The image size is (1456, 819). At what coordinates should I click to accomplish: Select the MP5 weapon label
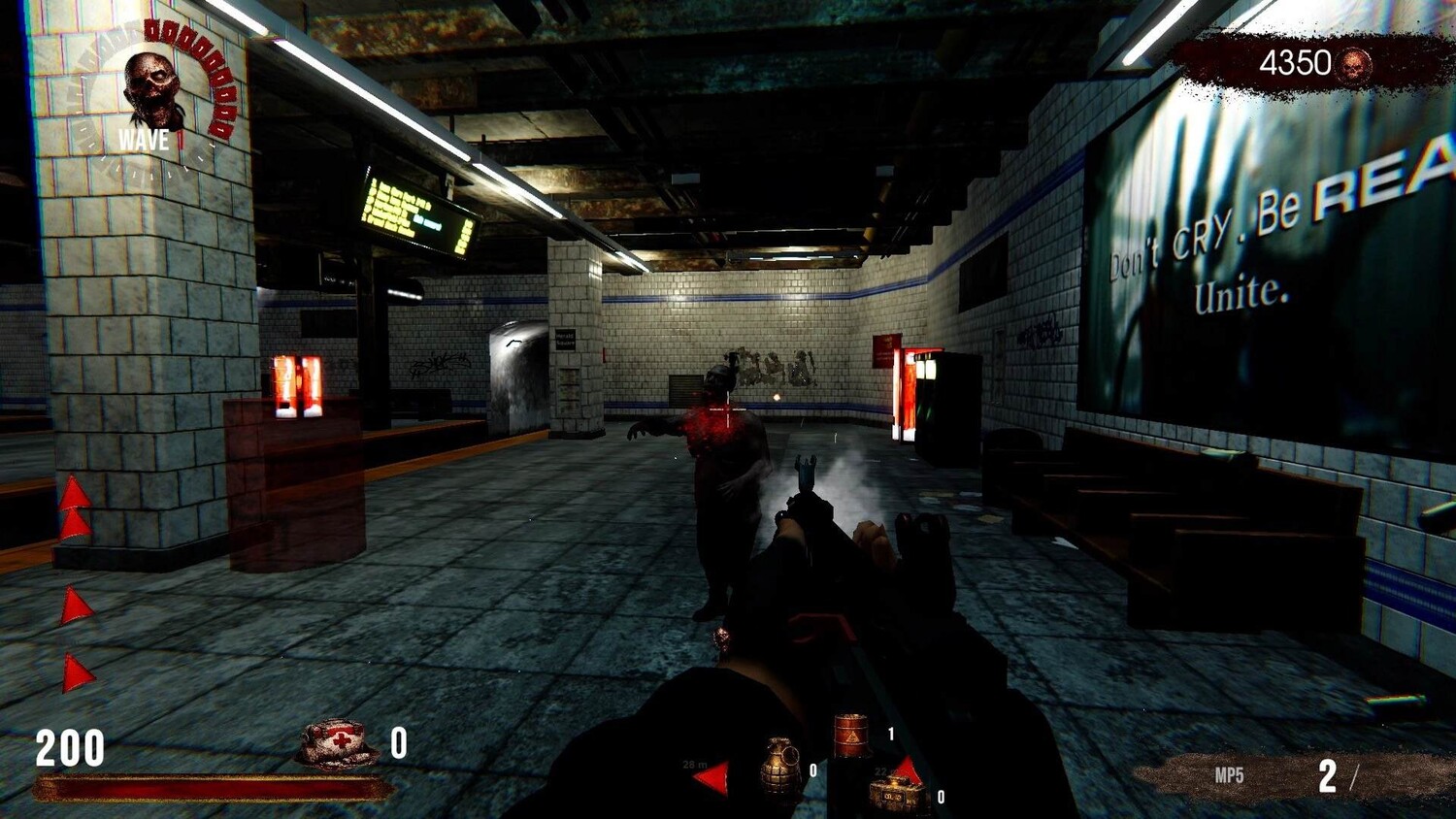click(x=1229, y=775)
